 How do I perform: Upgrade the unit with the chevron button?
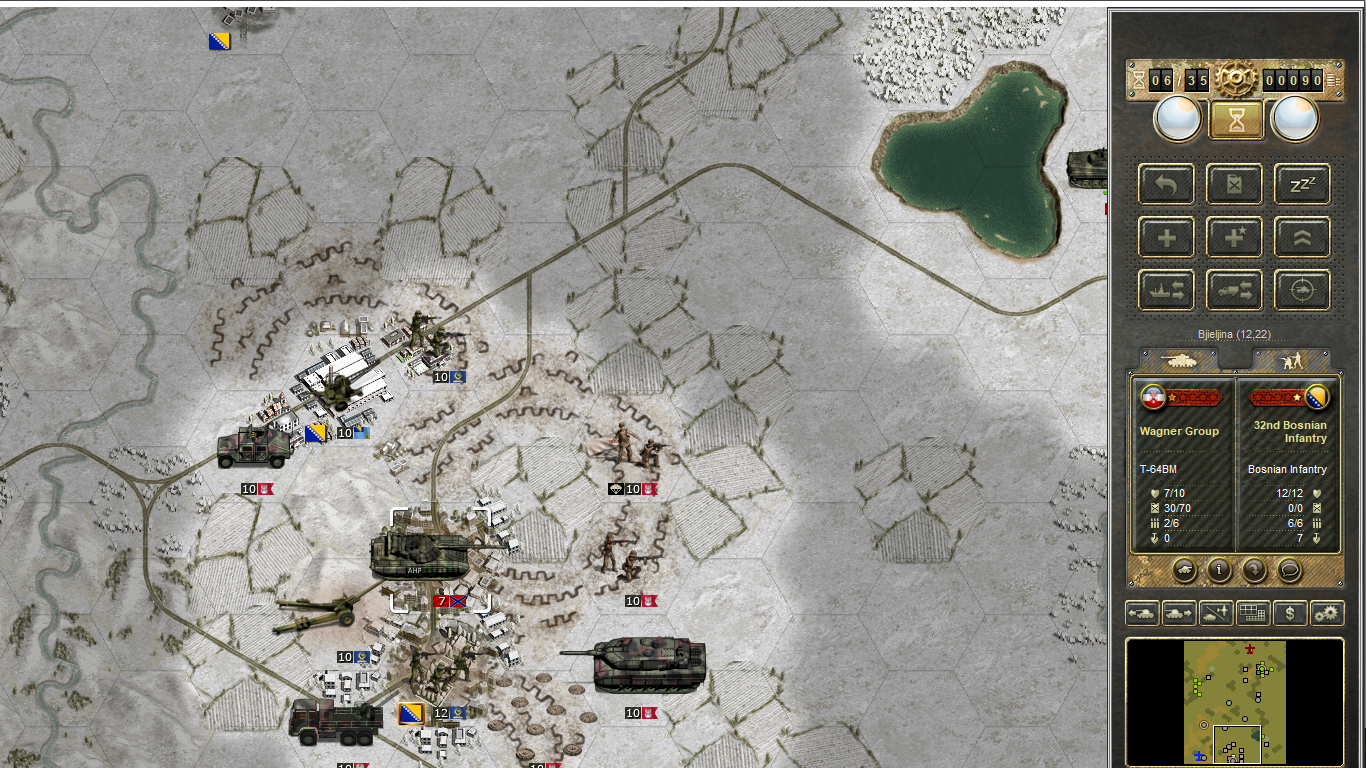pyautogui.click(x=1302, y=238)
